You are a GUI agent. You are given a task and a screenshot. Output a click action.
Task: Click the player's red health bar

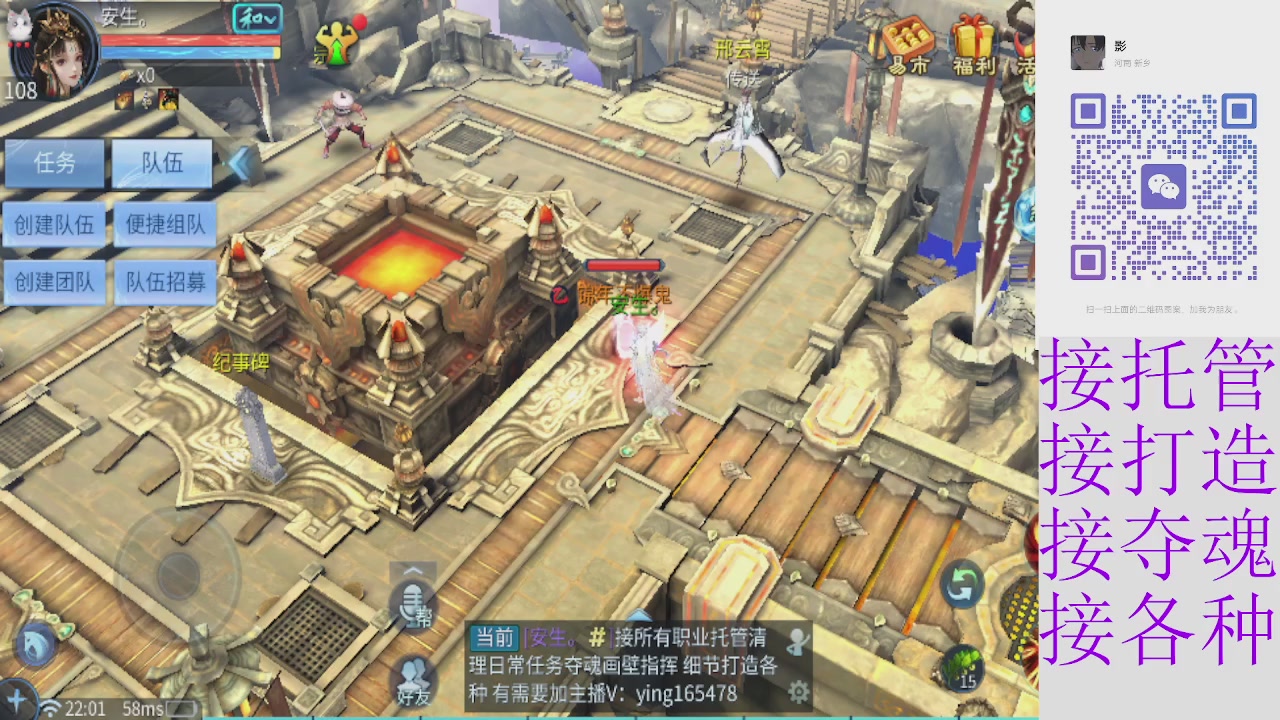coord(190,43)
